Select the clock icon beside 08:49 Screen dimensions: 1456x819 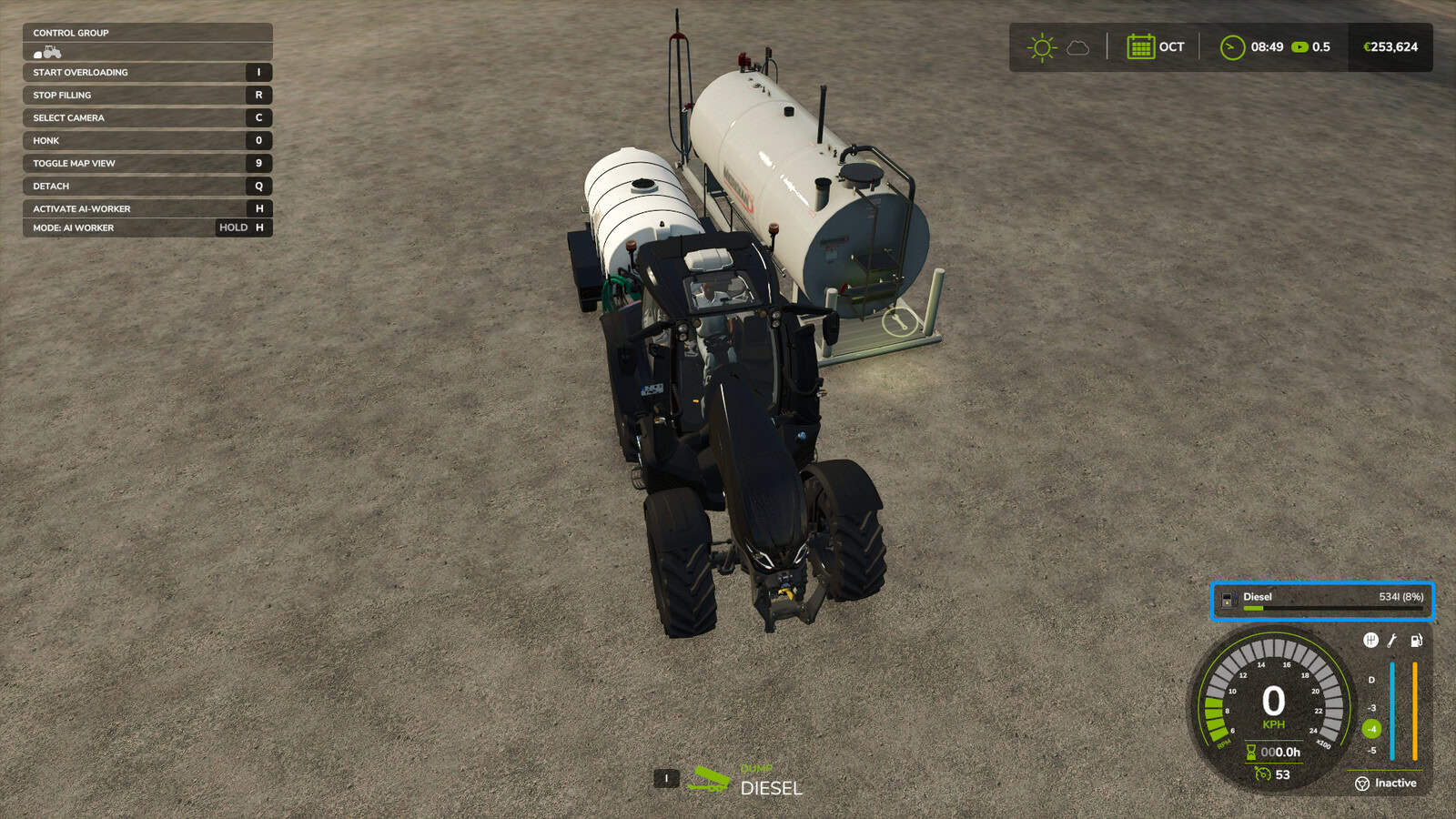pos(1232,47)
